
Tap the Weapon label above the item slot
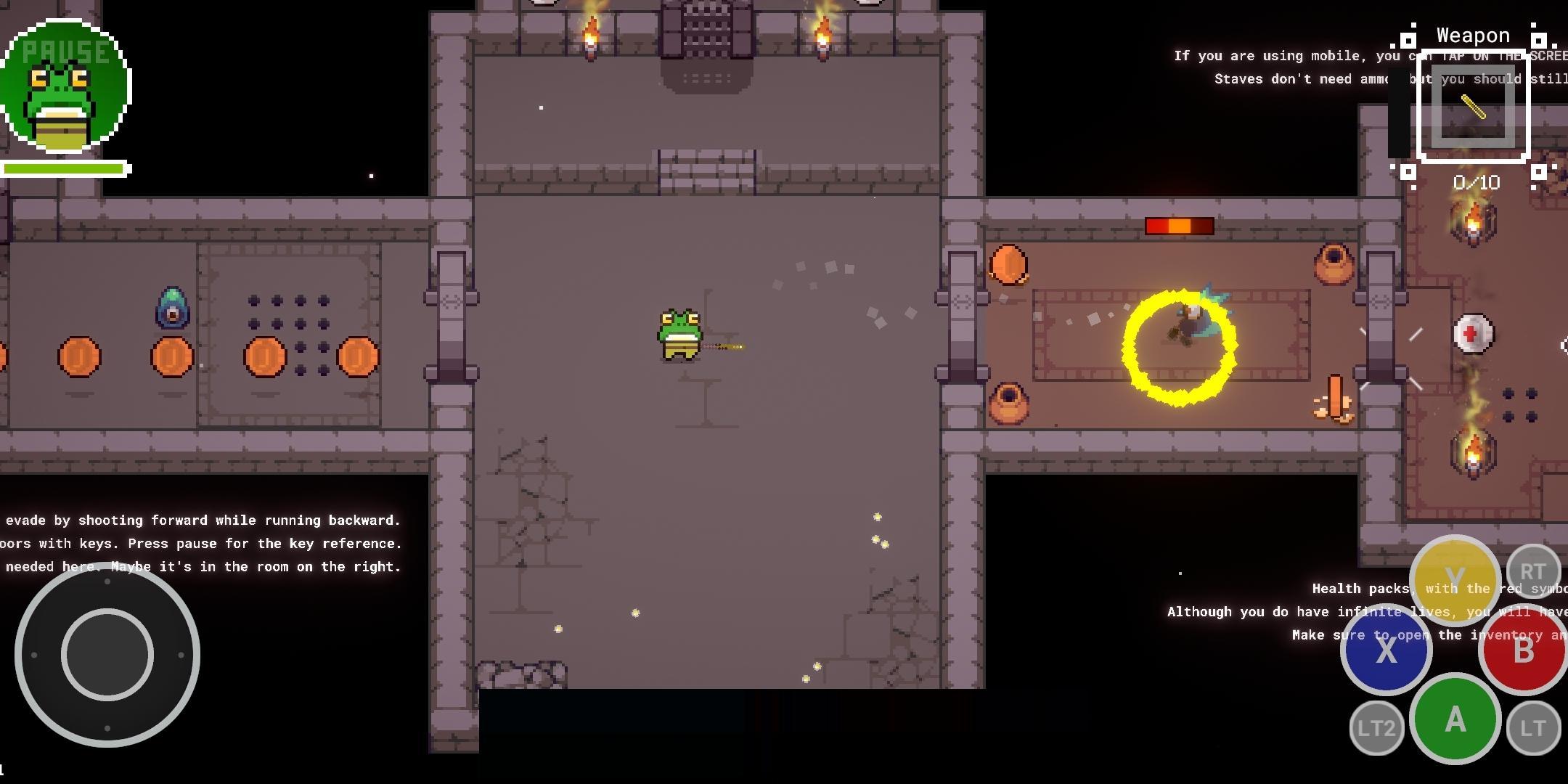tap(1474, 34)
